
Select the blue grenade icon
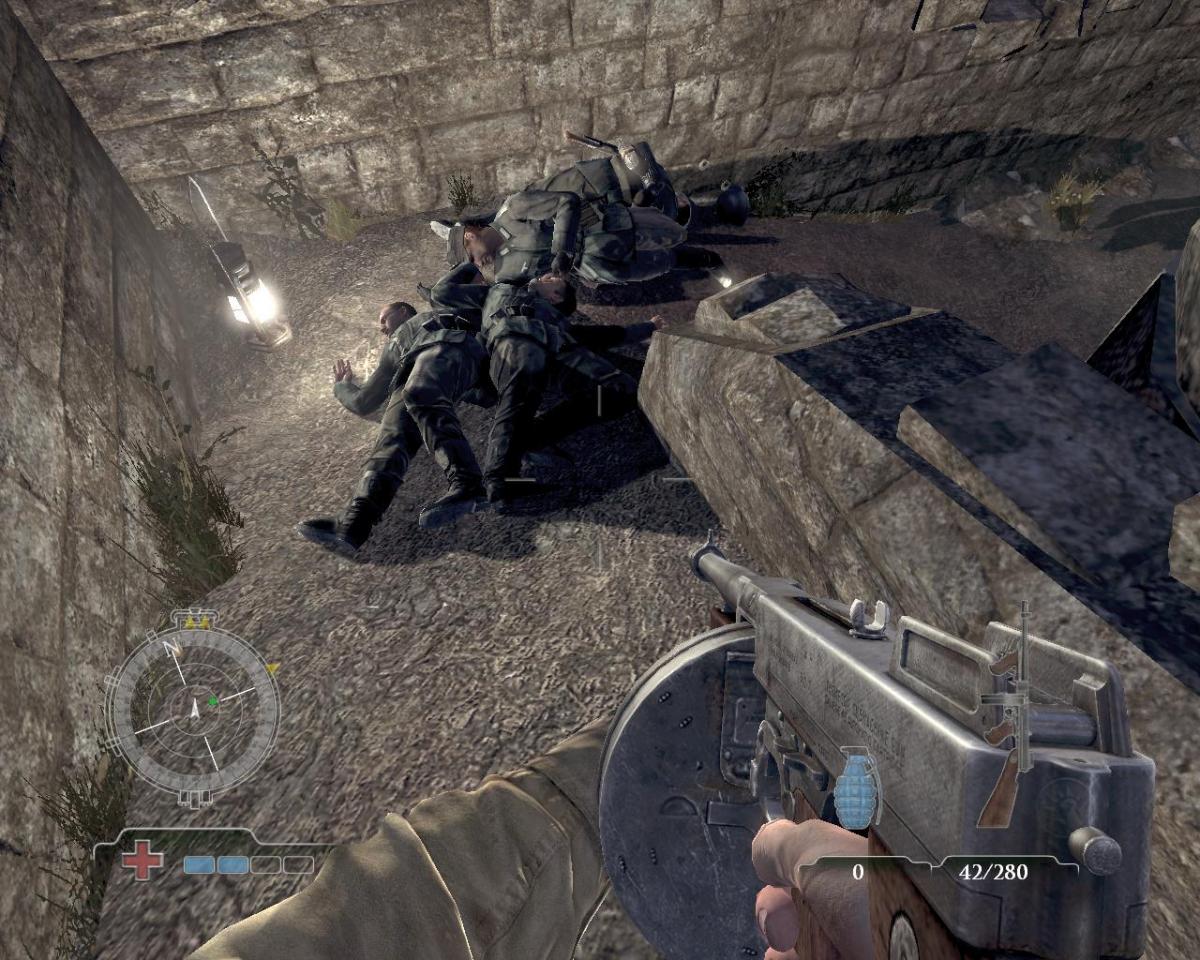pos(858,788)
